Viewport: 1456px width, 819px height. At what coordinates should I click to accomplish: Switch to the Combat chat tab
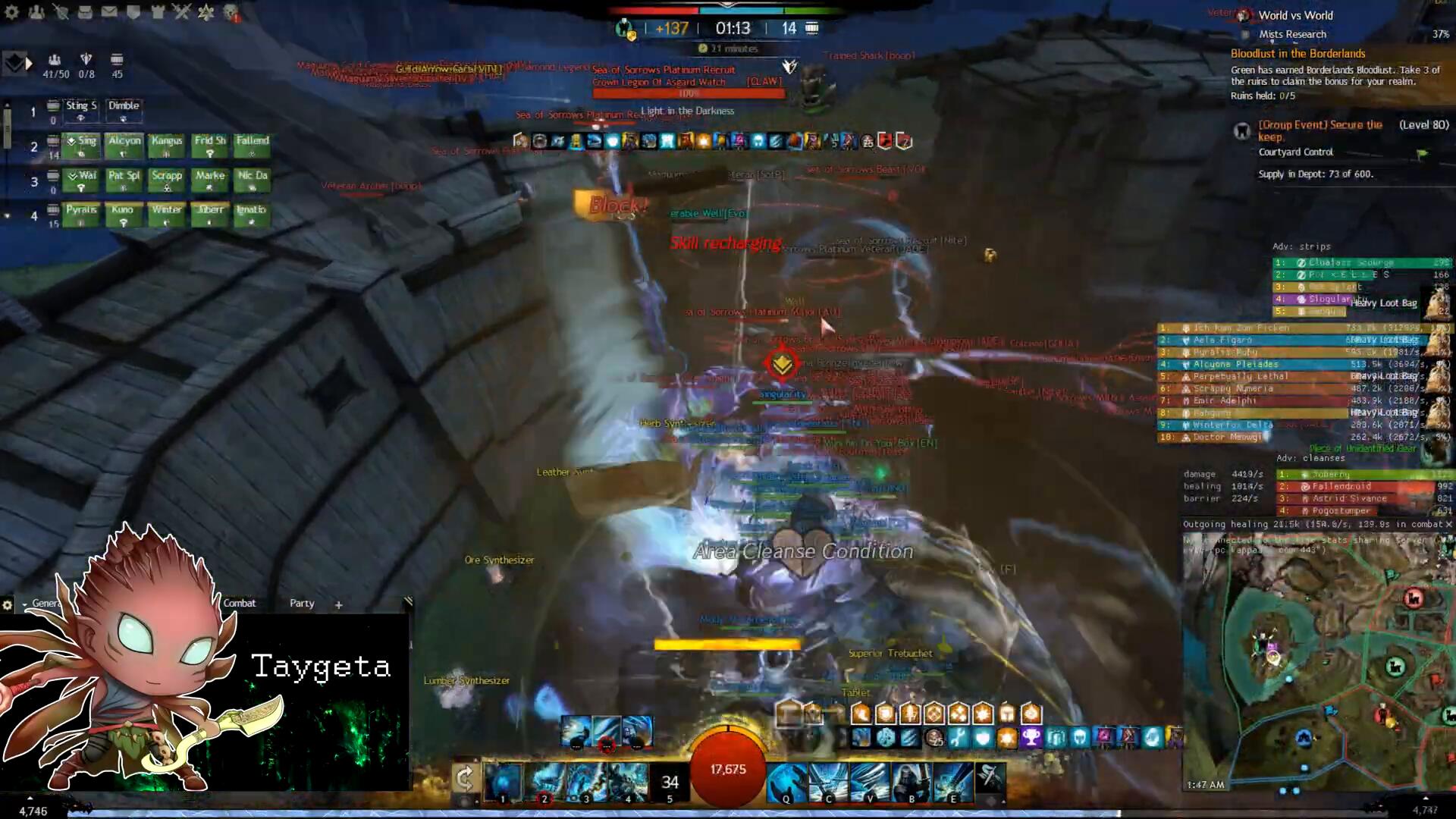click(240, 604)
